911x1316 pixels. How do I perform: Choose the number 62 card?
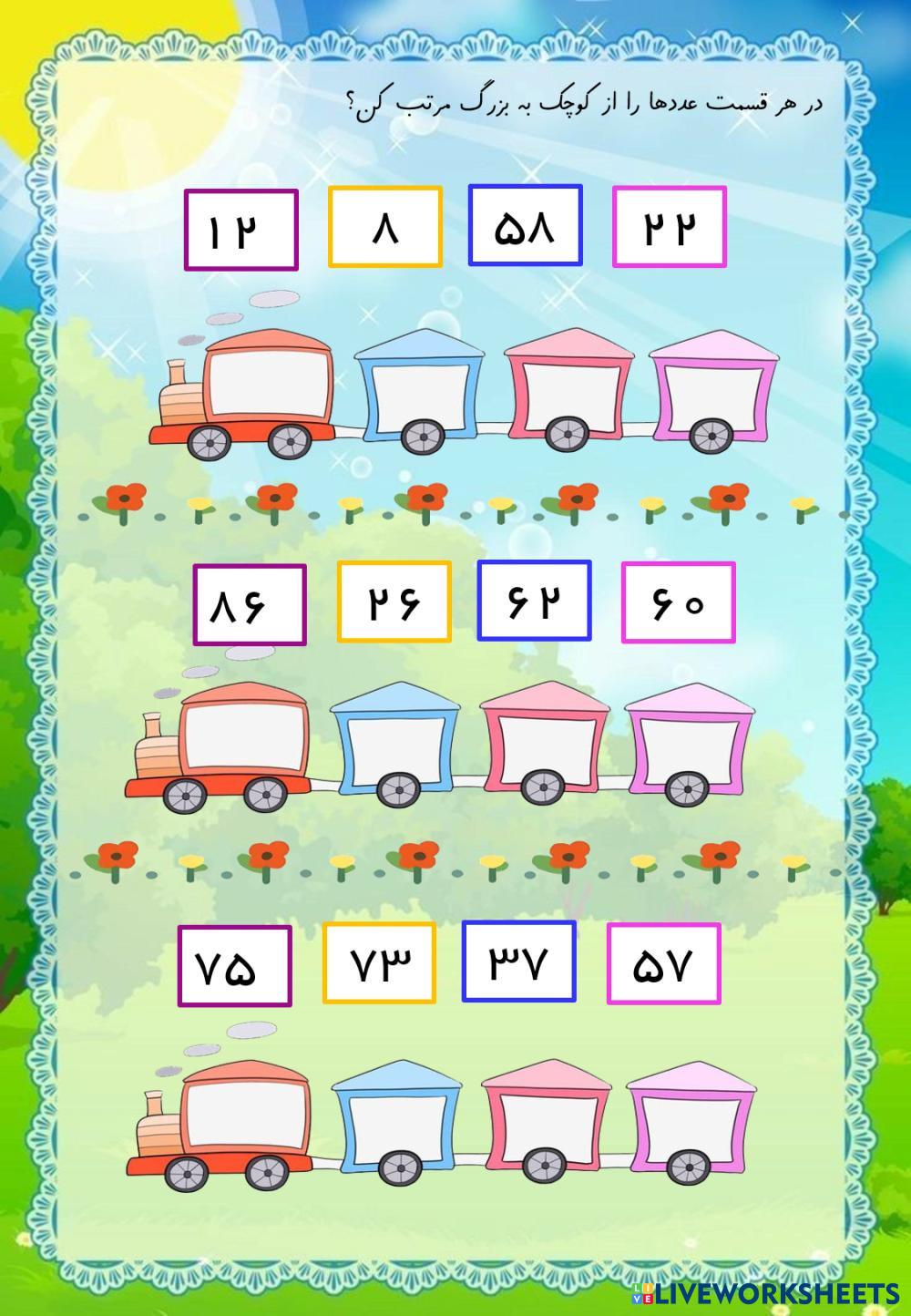click(x=534, y=600)
